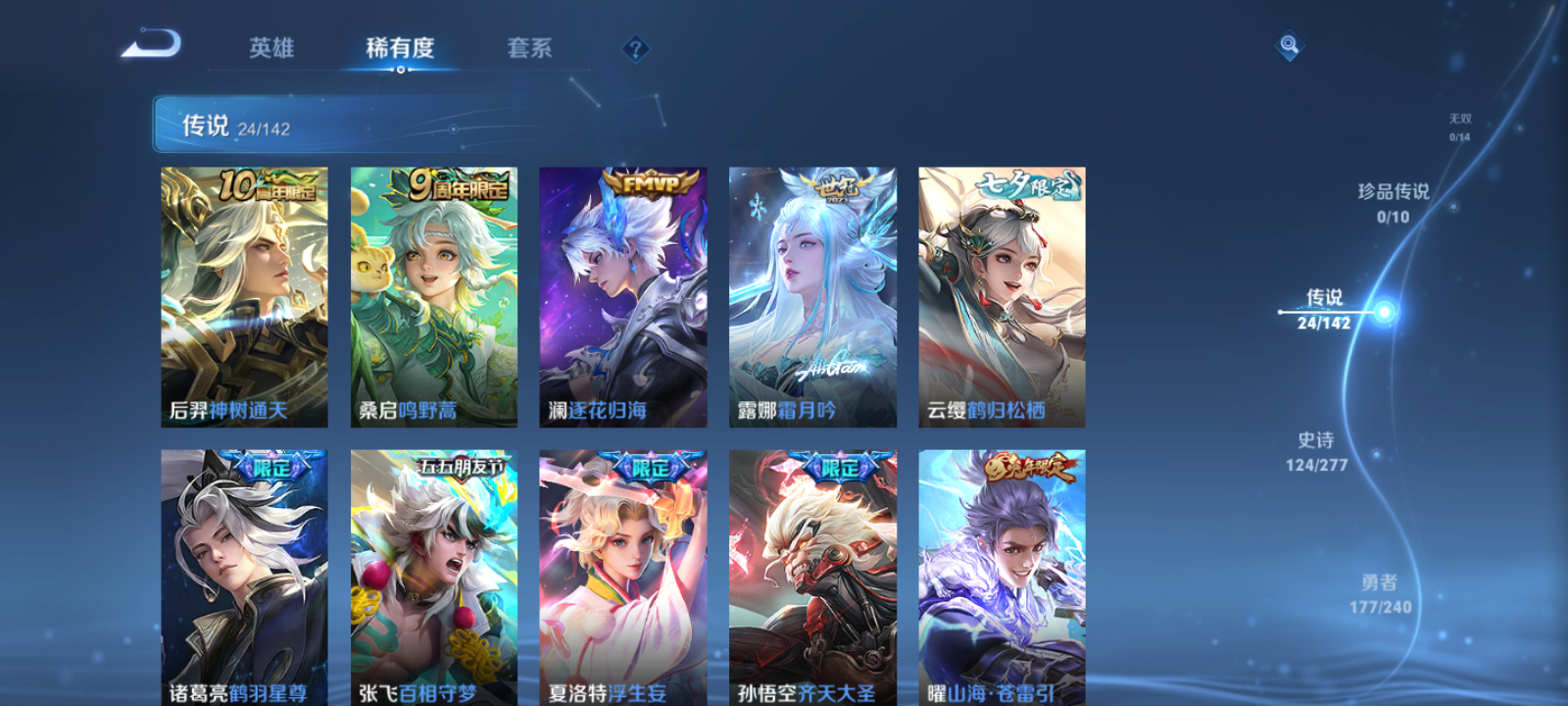The width and height of the screenshot is (1568, 706).
Task: Switch to the 套系 tab
Action: coord(529,48)
